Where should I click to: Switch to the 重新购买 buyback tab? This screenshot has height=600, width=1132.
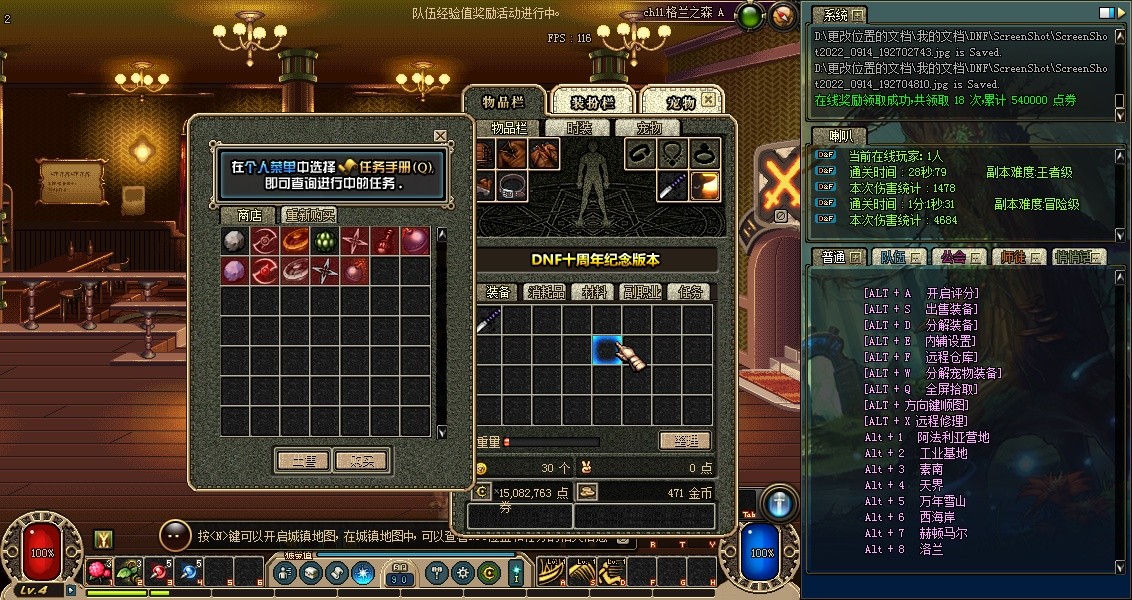pos(309,215)
